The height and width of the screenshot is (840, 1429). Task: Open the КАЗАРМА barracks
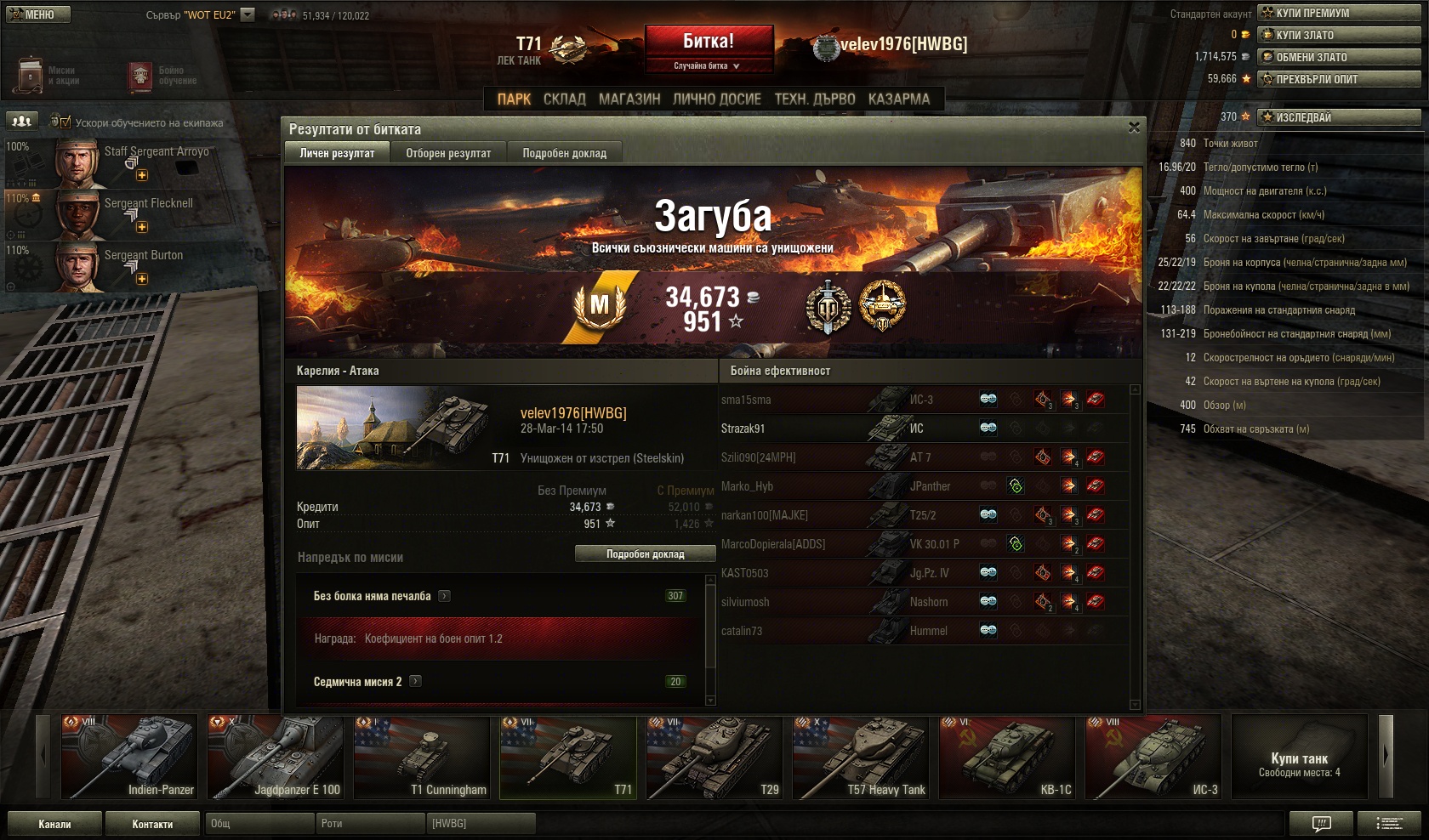coord(898,99)
